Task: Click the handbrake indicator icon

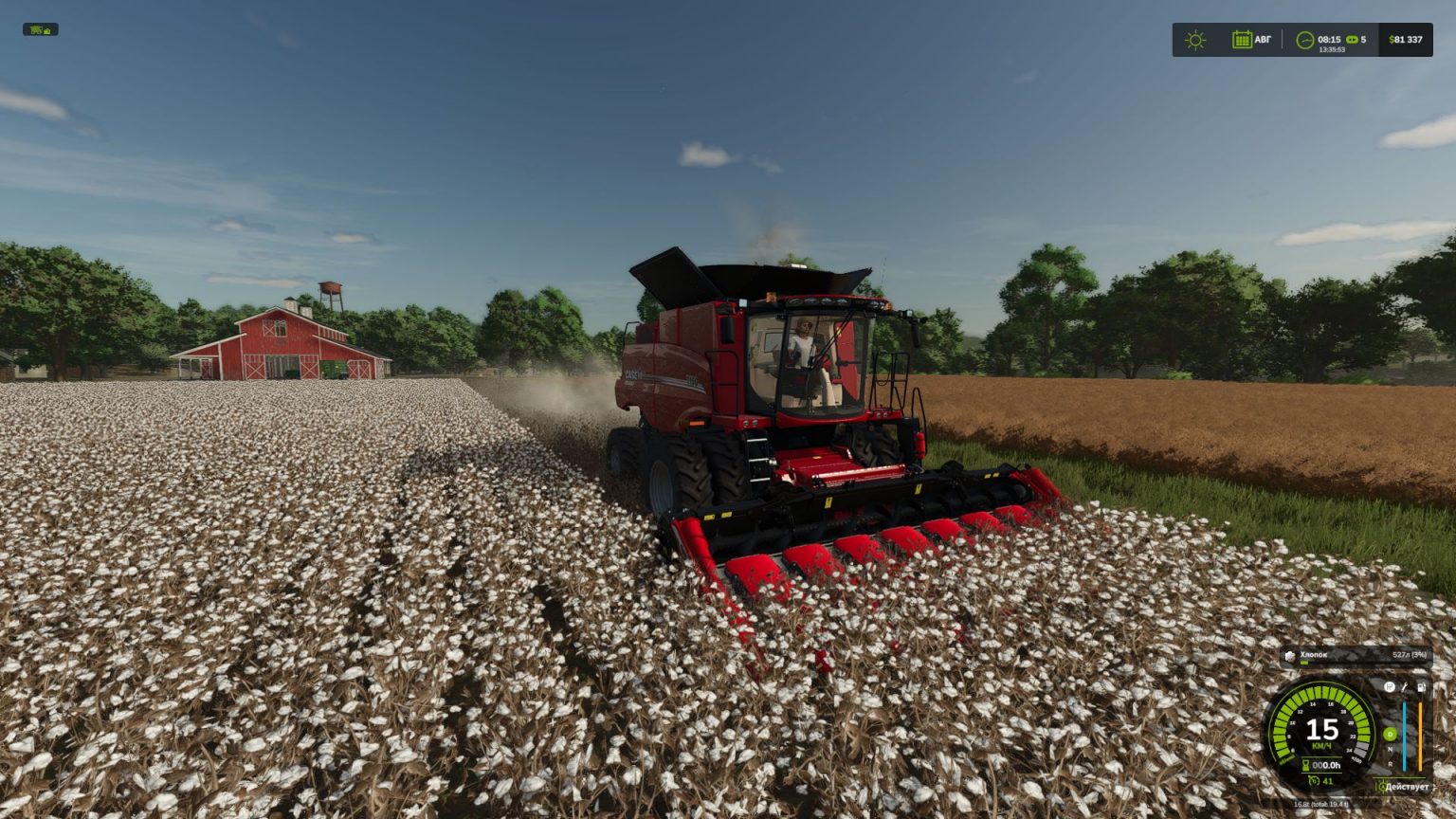Action: (x=1390, y=686)
